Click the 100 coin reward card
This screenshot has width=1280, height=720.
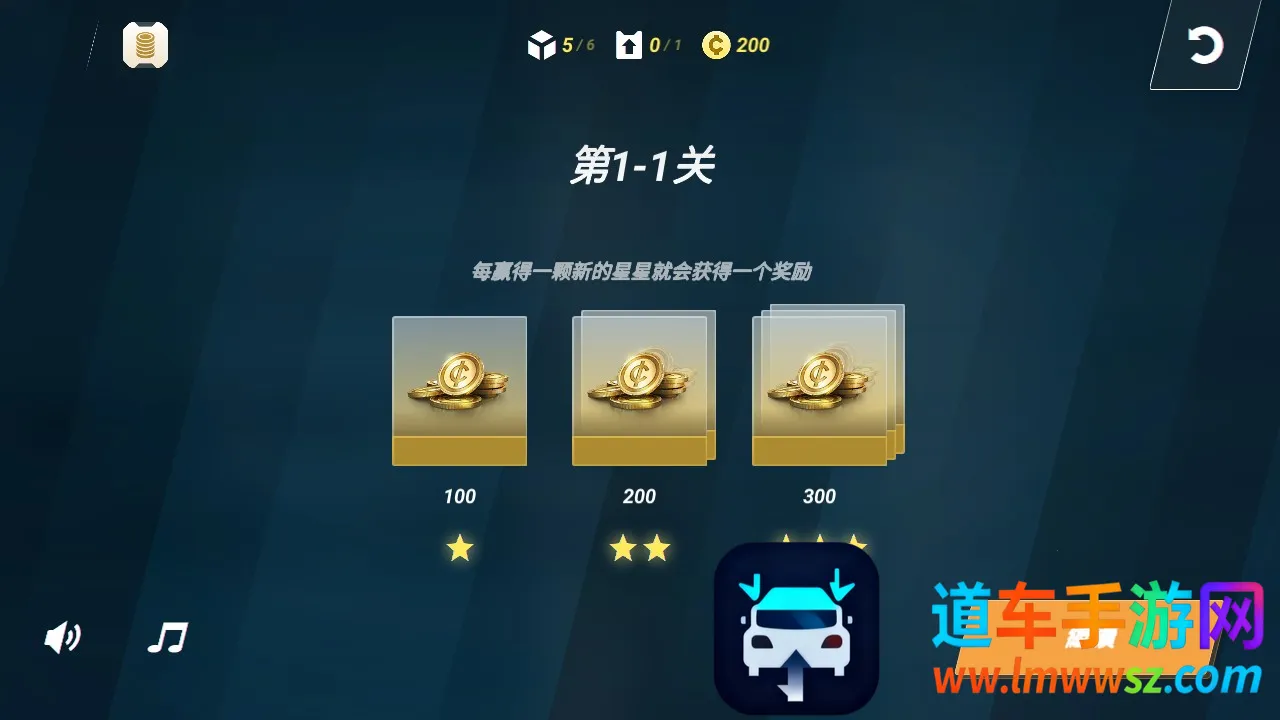click(459, 390)
